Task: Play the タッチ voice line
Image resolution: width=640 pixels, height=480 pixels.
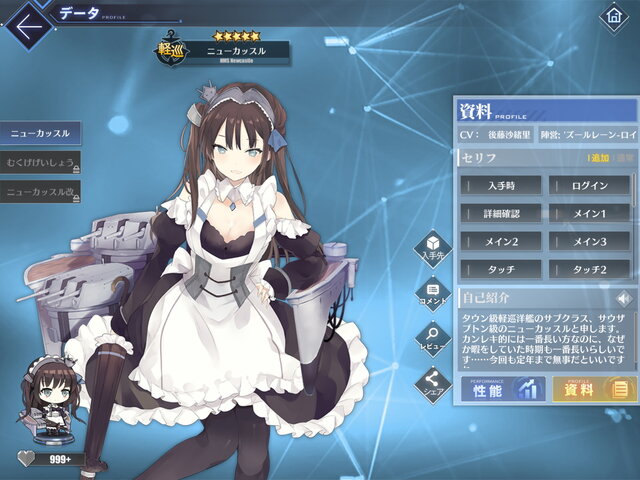Action: (501, 269)
